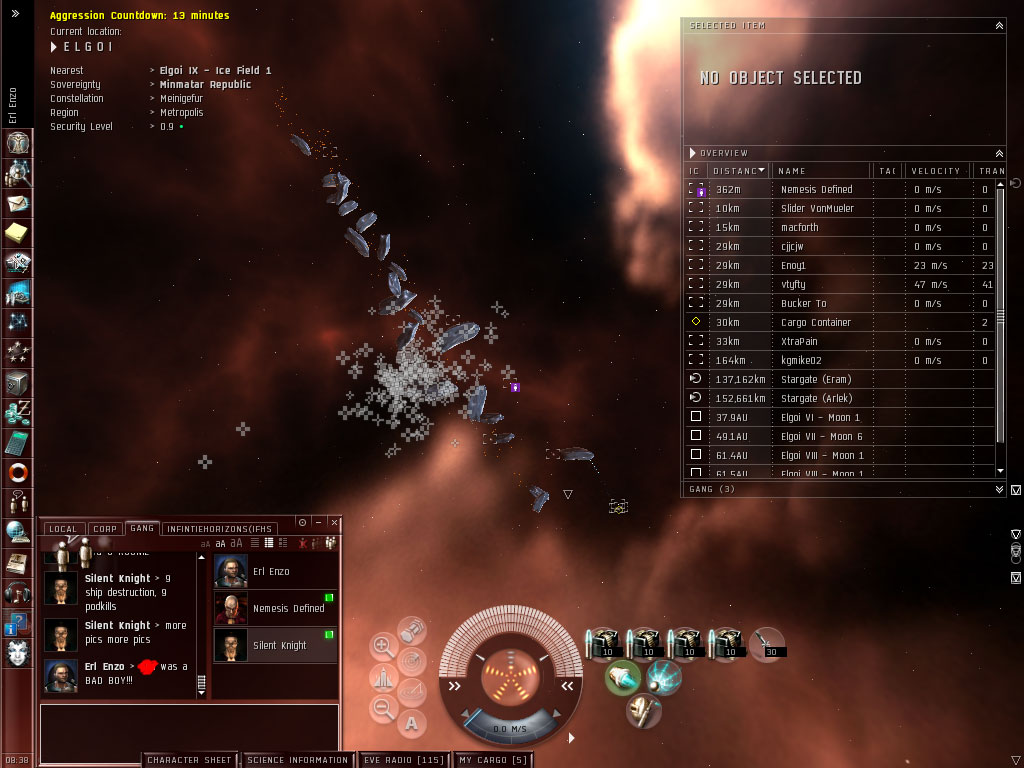Select Silent Knight in gang member list
The width and height of the screenshot is (1024, 768).
point(278,645)
